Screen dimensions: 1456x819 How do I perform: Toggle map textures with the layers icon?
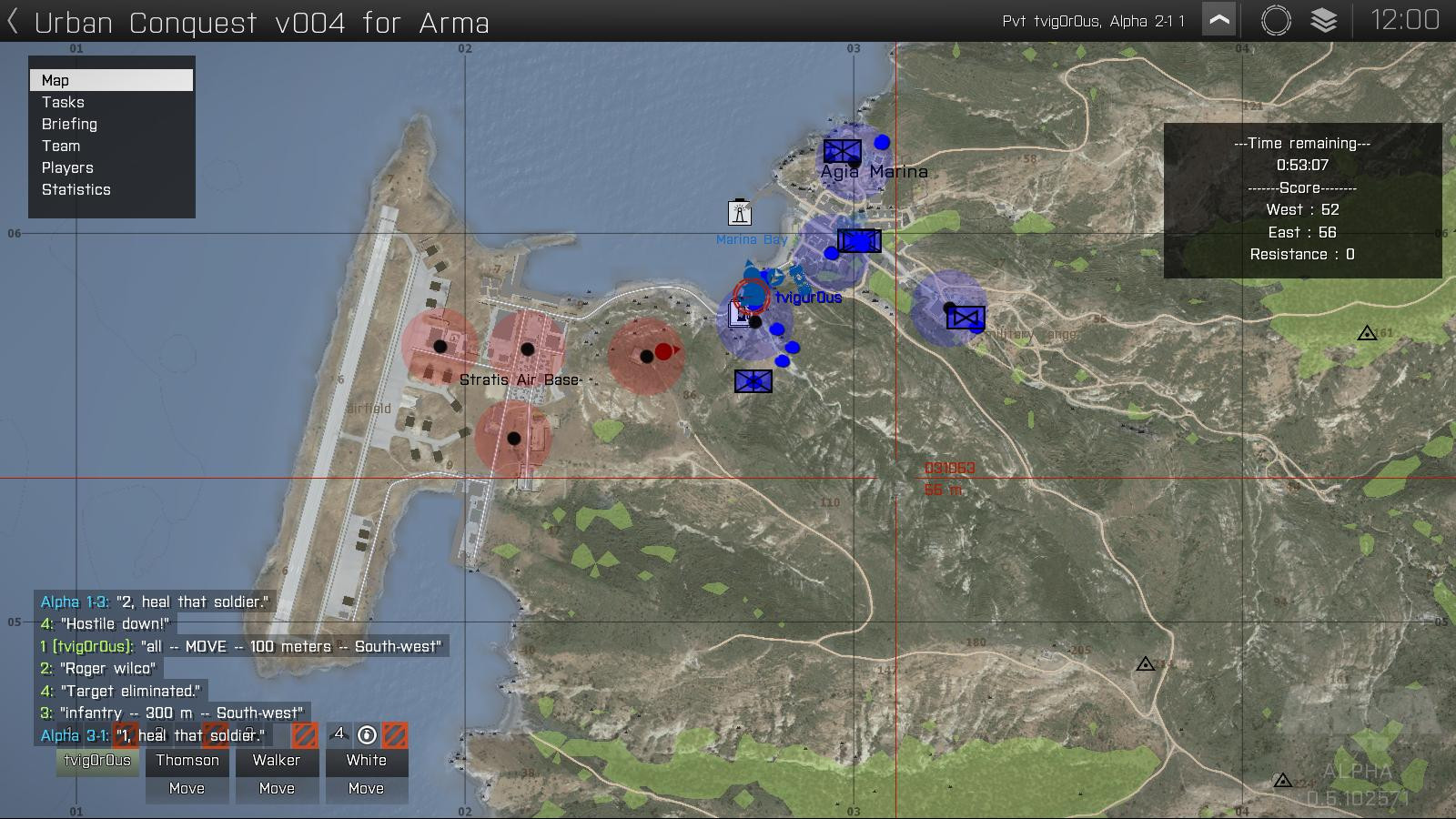click(x=1324, y=20)
